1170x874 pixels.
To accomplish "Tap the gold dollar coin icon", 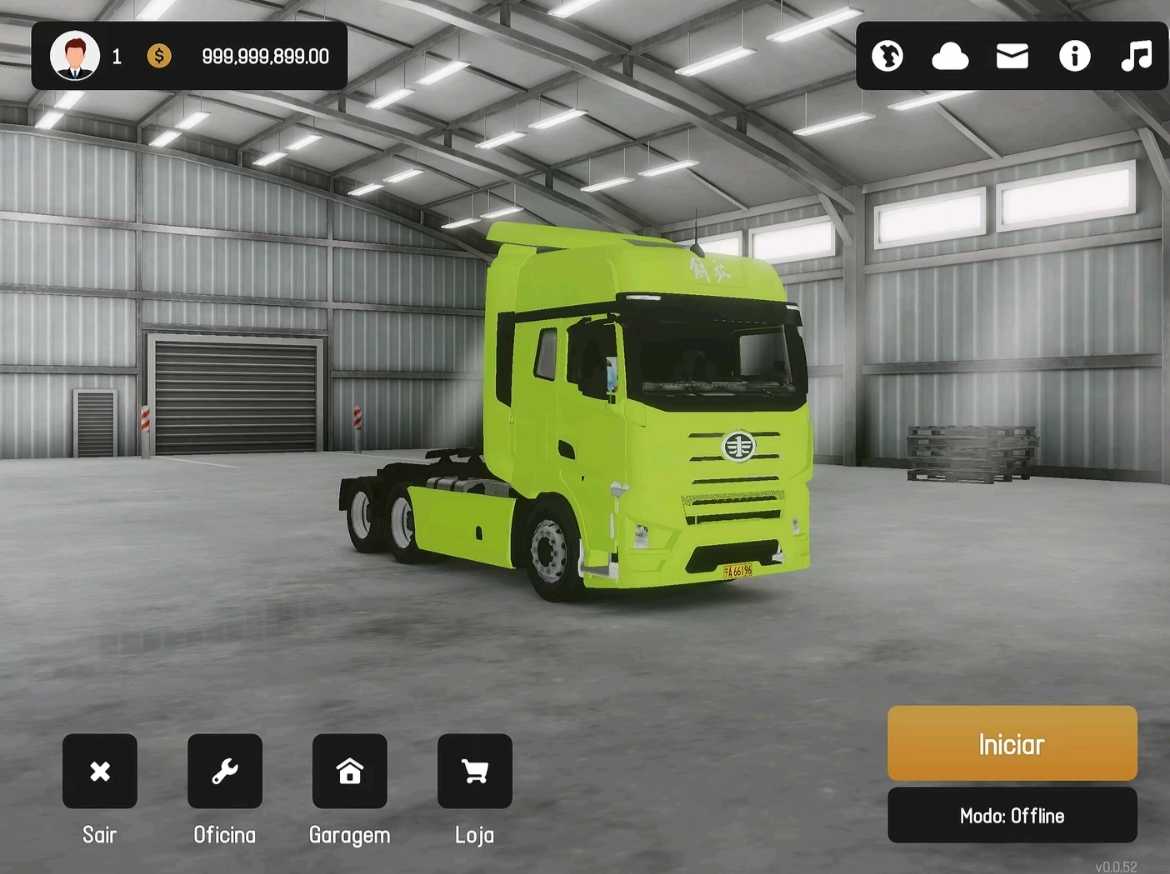I will 159,56.
